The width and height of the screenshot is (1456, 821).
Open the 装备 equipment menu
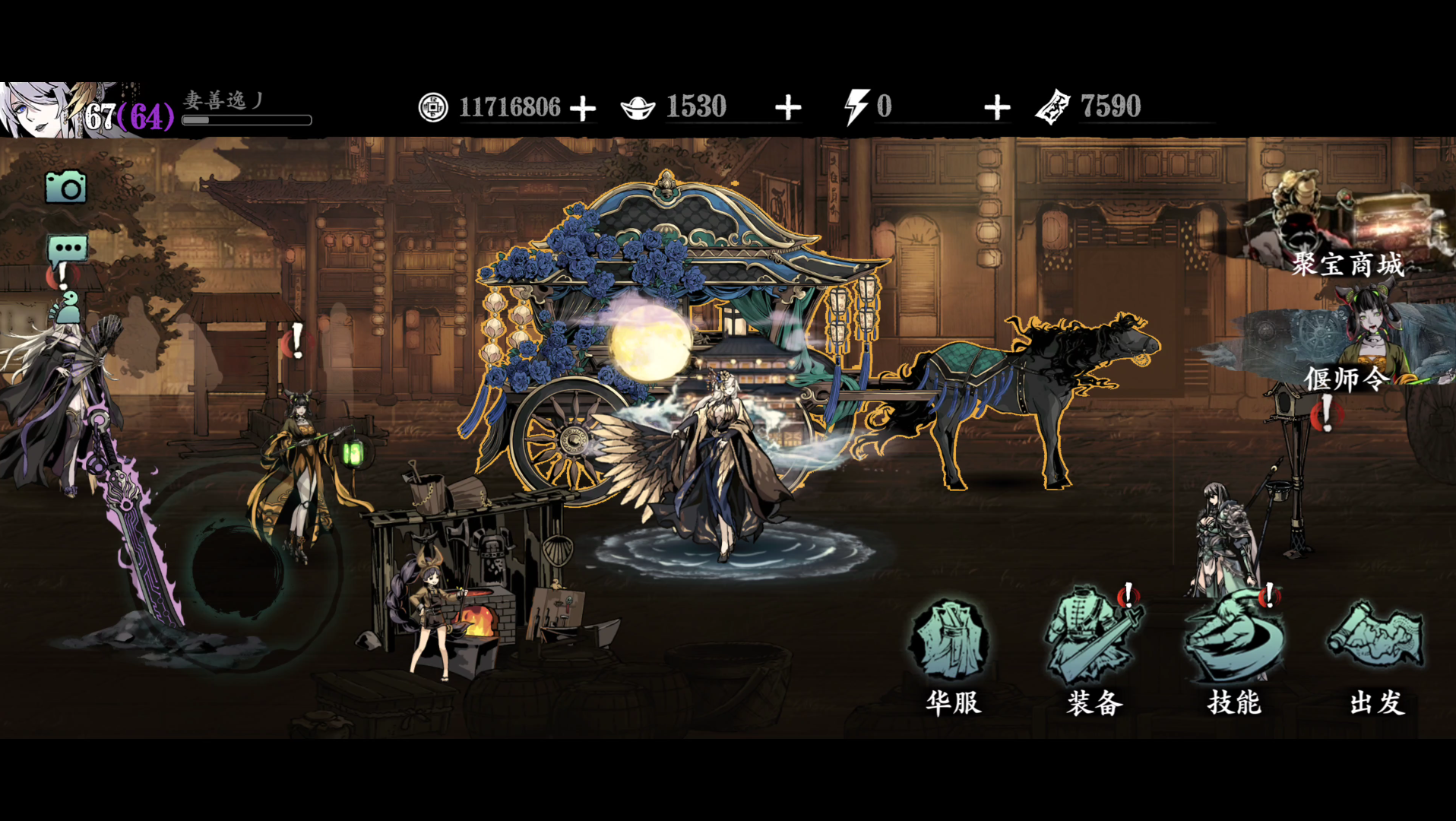(x=1094, y=655)
